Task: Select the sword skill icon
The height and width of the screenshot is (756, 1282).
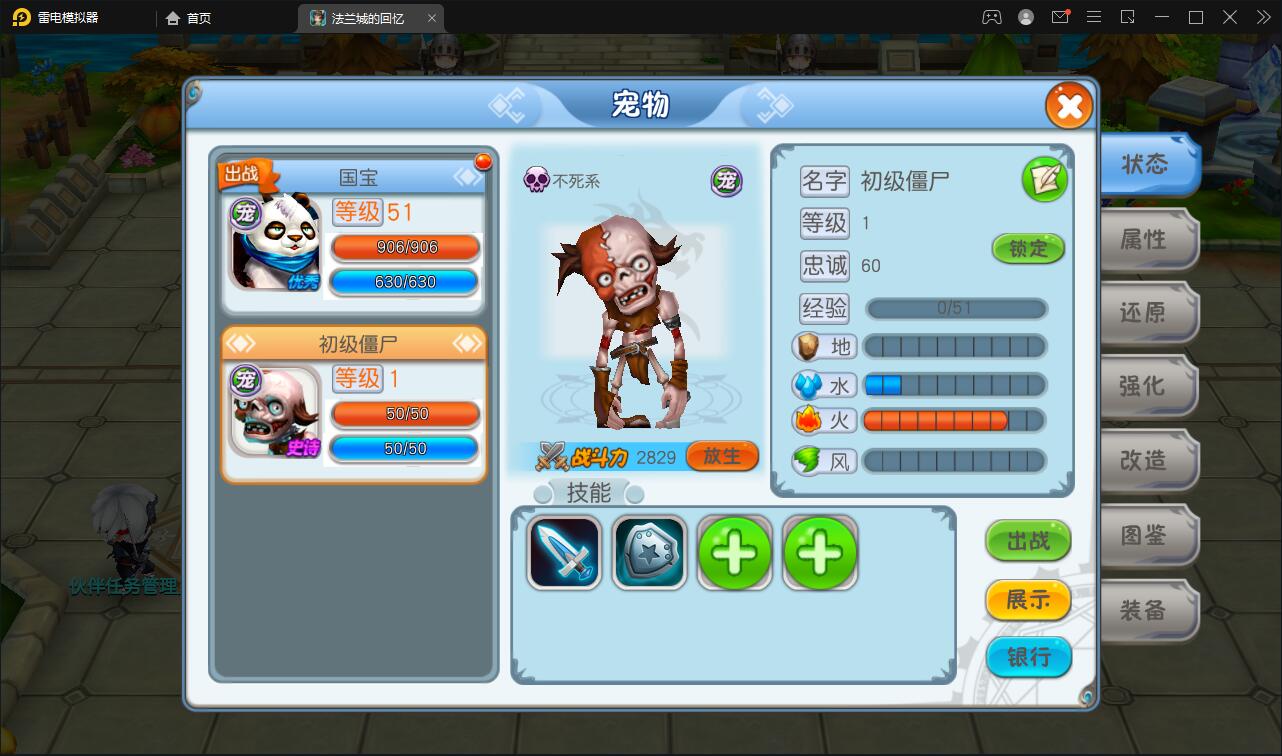Action: click(563, 551)
